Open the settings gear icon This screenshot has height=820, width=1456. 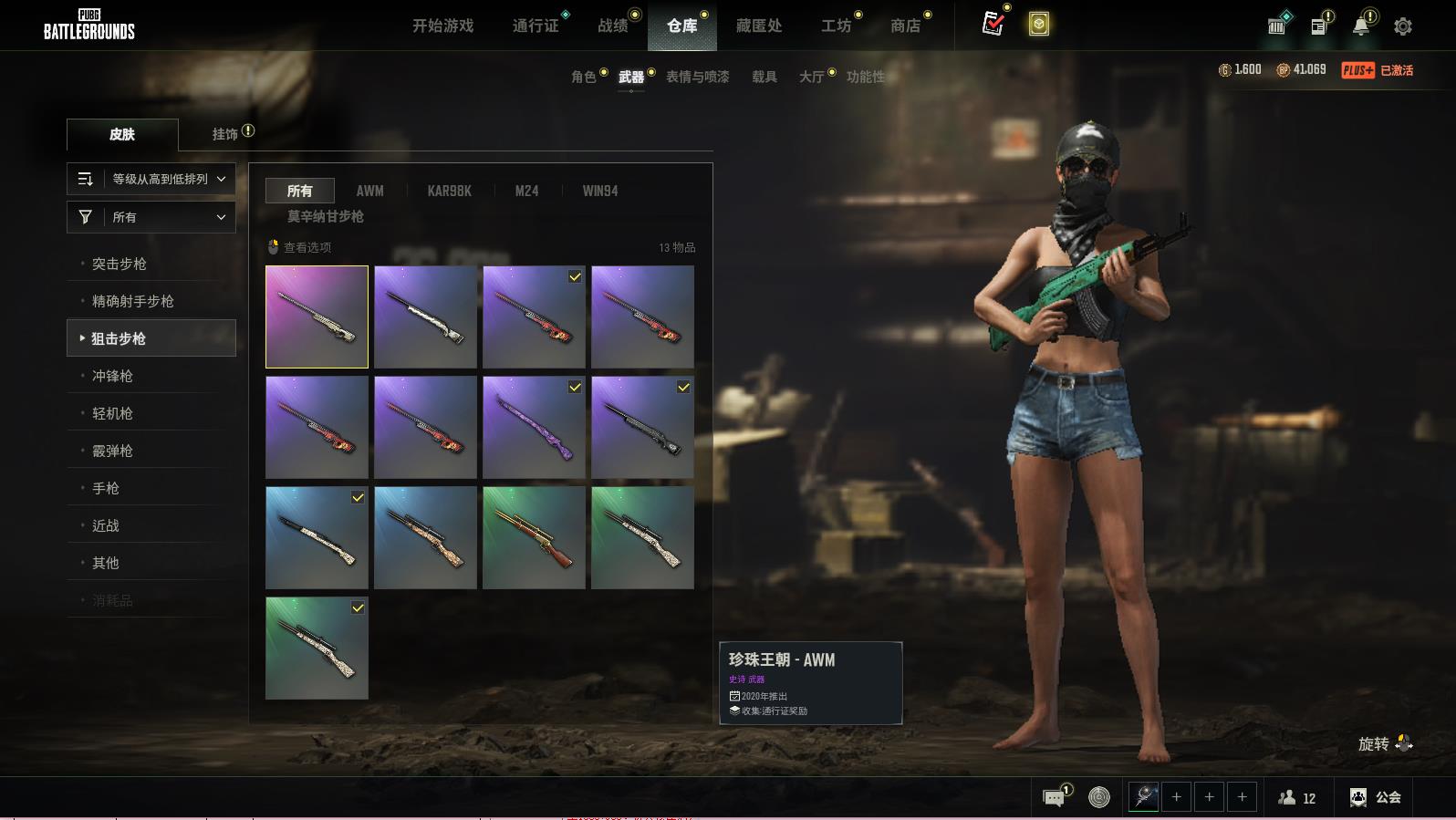point(1403,26)
